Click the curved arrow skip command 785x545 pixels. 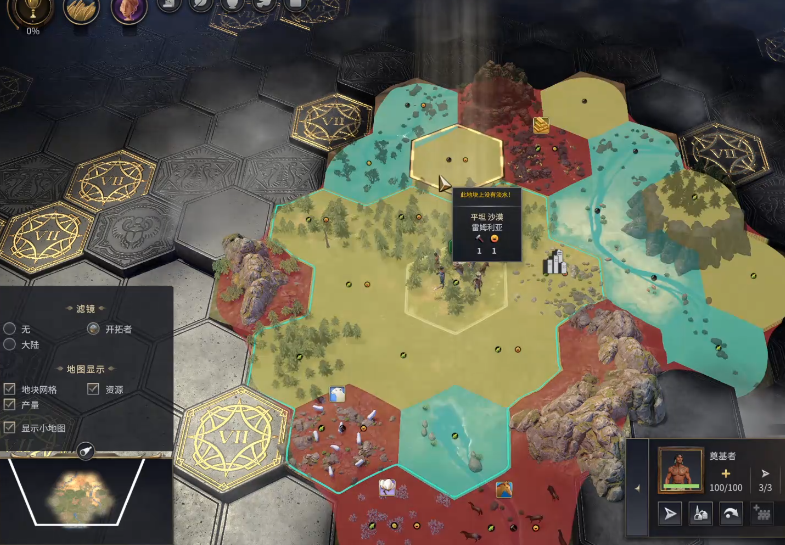pyautogui.click(x=732, y=514)
